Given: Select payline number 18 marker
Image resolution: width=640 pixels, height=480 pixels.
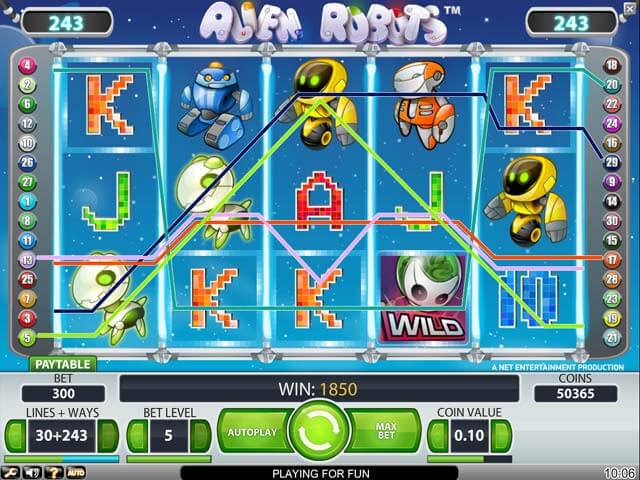Looking at the screenshot, I should click(x=612, y=66).
